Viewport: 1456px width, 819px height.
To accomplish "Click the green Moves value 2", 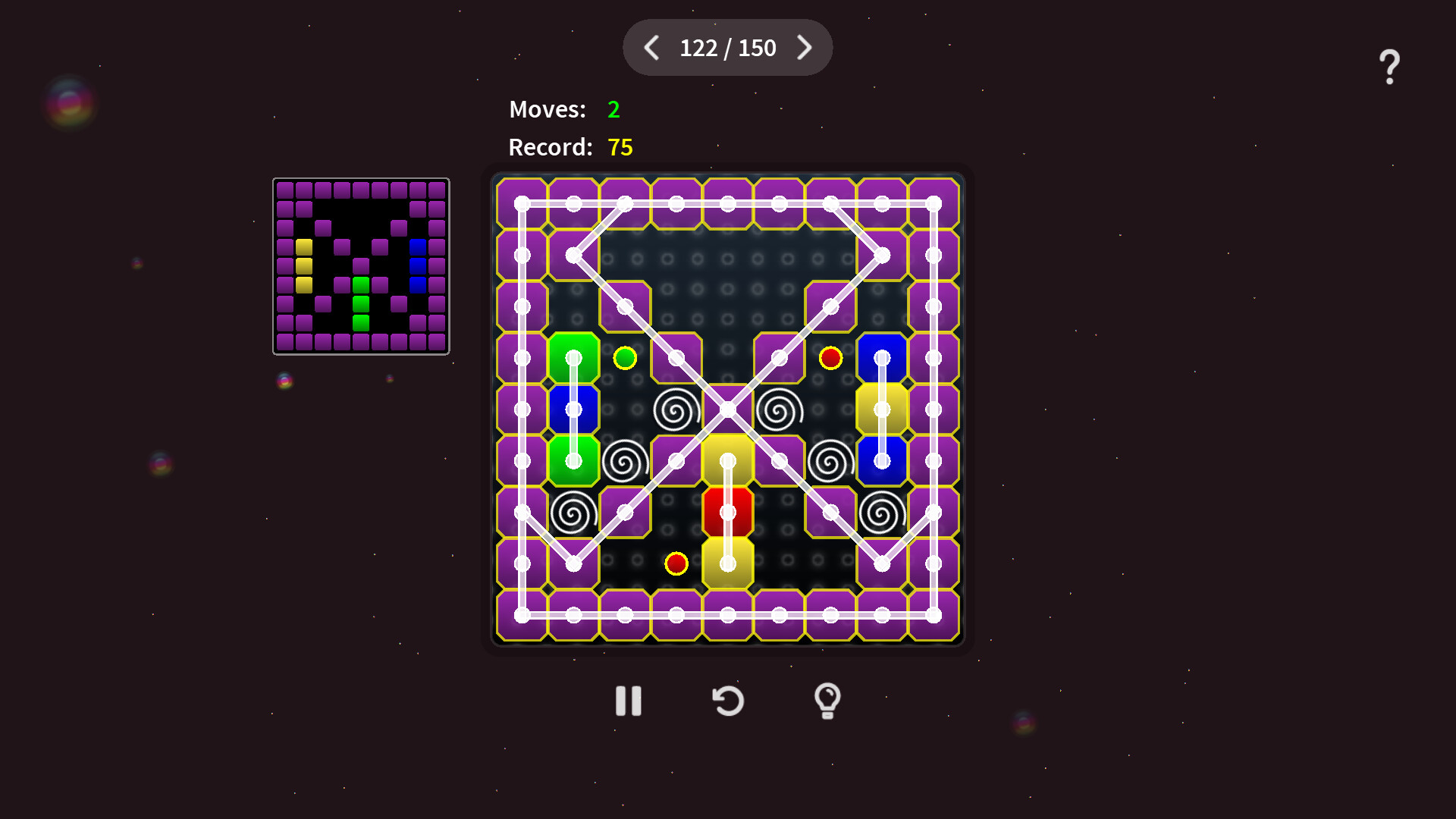I will pos(613,110).
